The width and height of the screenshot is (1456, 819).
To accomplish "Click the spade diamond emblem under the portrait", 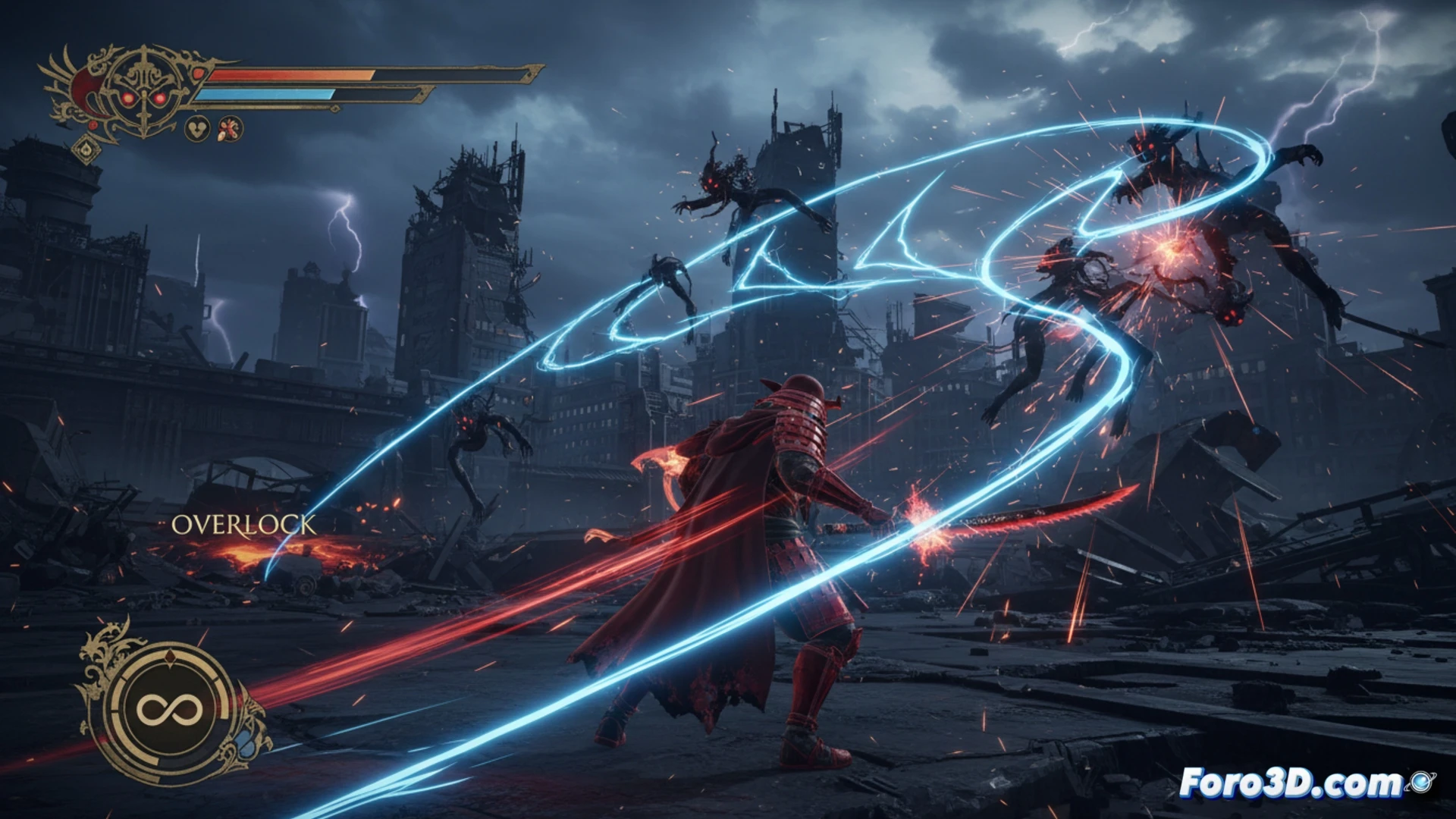I will [86, 149].
